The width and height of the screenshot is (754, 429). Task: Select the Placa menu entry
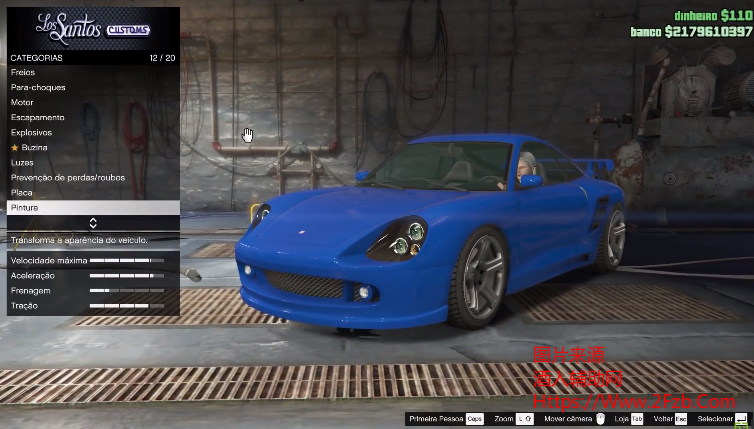pos(92,192)
